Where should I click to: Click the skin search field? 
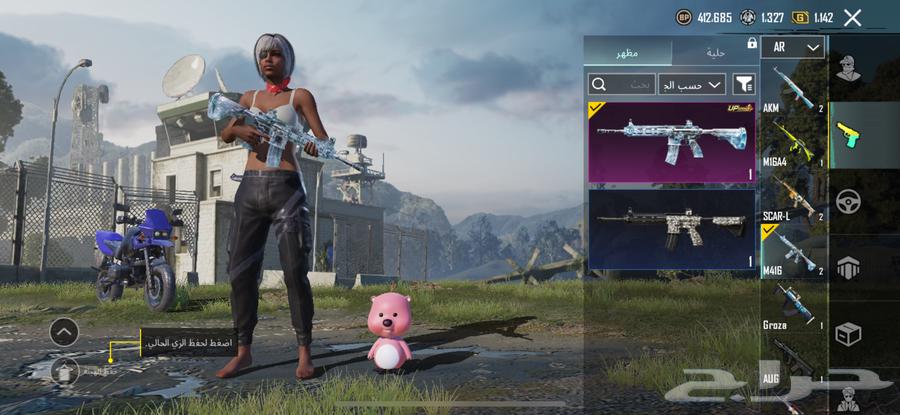click(x=622, y=84)
